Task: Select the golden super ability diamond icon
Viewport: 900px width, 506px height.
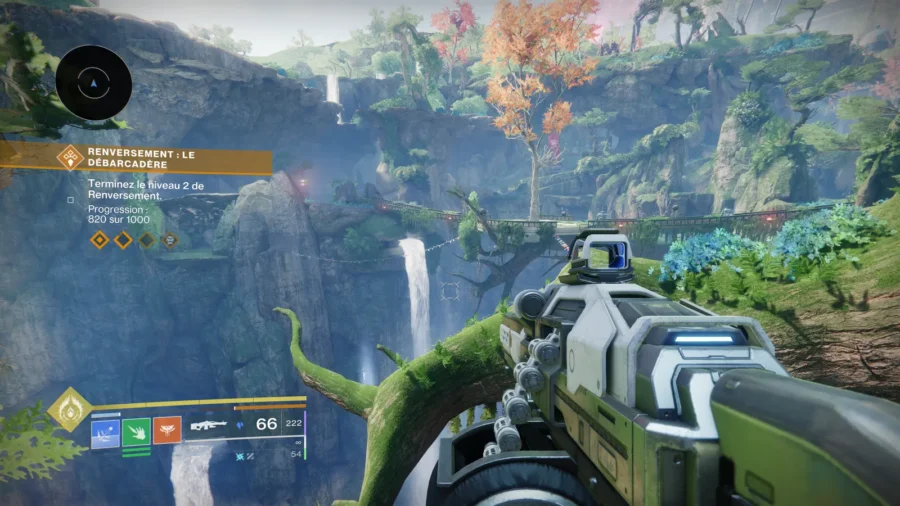Action: (70, 409)
